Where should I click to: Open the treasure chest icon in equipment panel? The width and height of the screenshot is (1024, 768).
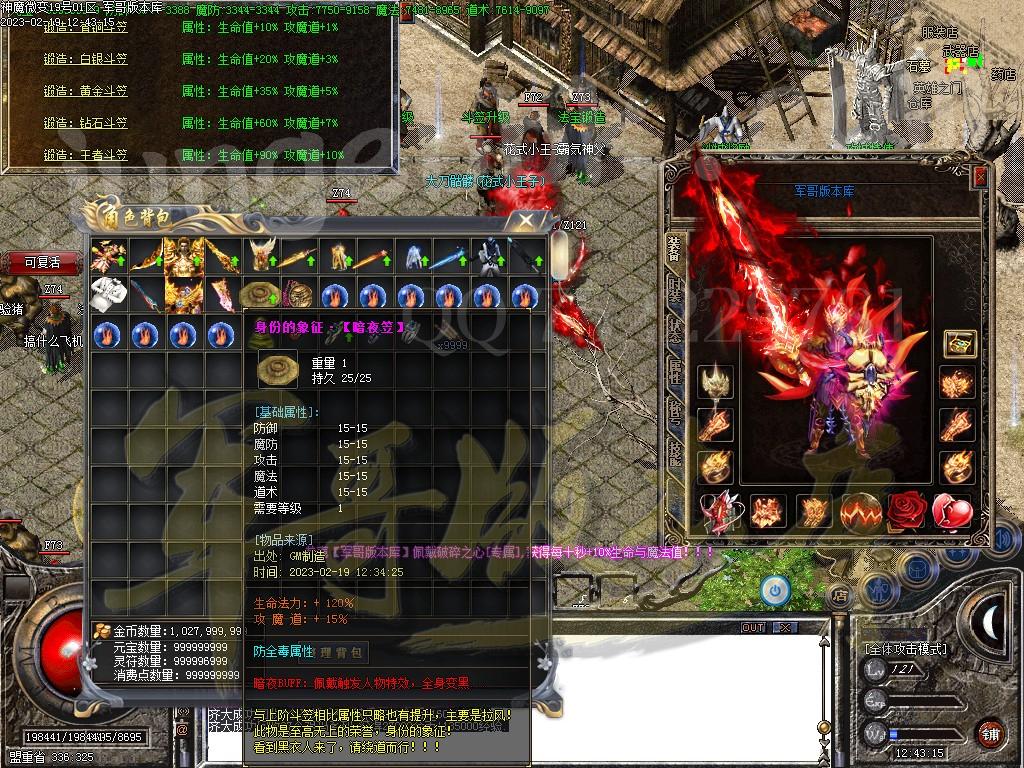point(960,345)
